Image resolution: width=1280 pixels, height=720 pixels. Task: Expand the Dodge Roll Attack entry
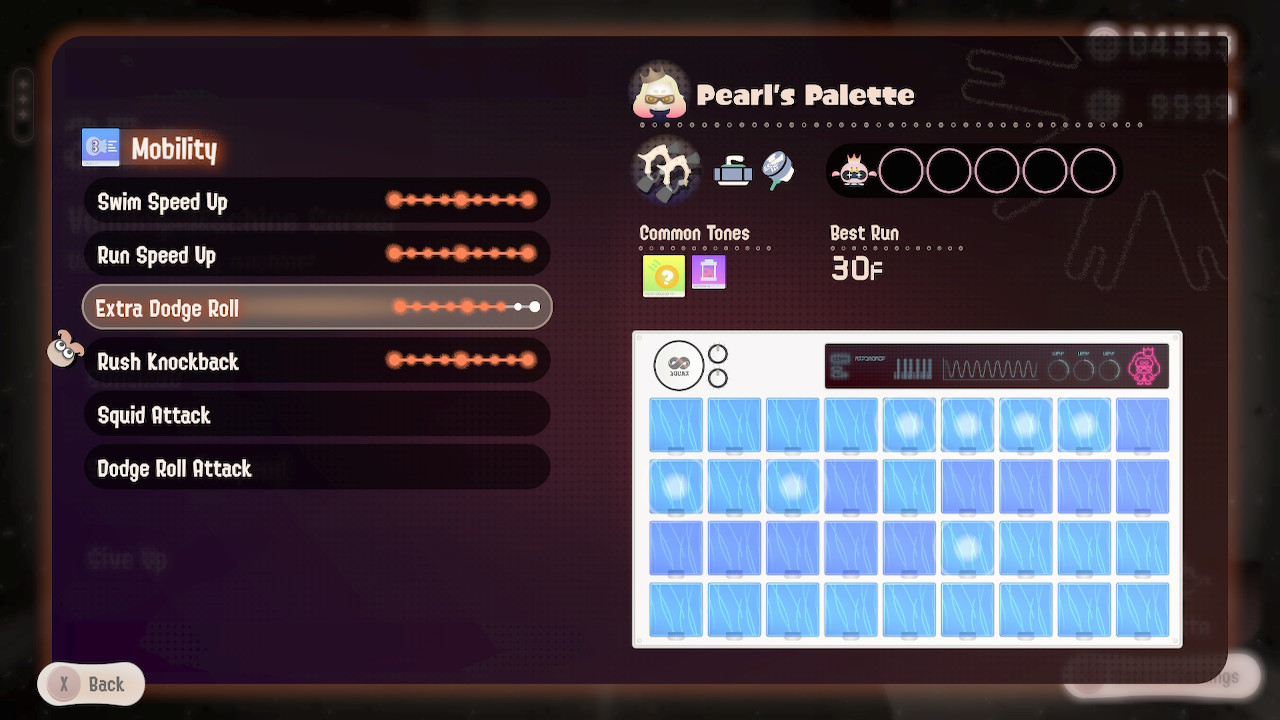tap(316, 468)
